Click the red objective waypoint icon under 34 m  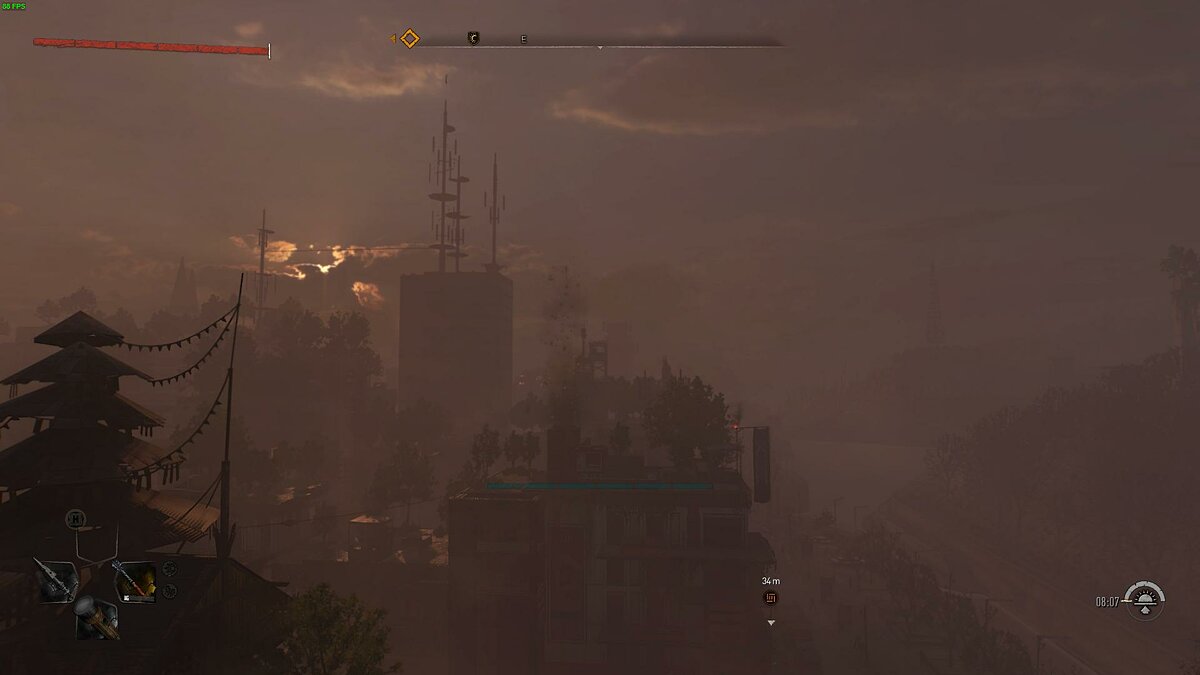coord(770,598)
